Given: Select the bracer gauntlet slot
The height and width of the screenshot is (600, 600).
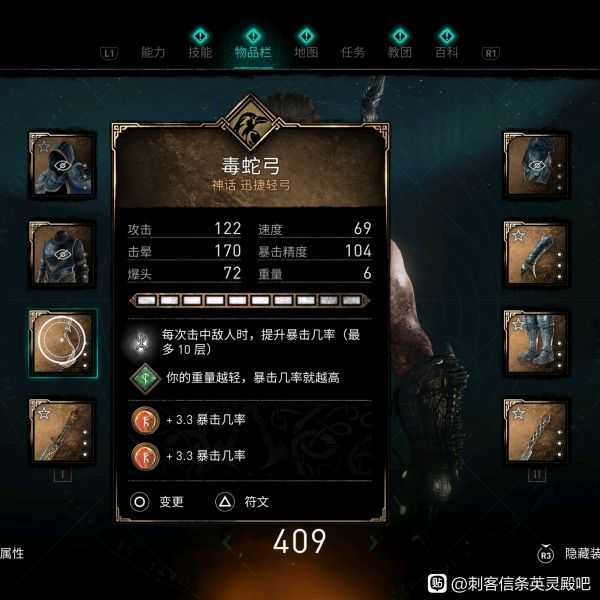Looking at the screenshot, I should tap(537, 253).
